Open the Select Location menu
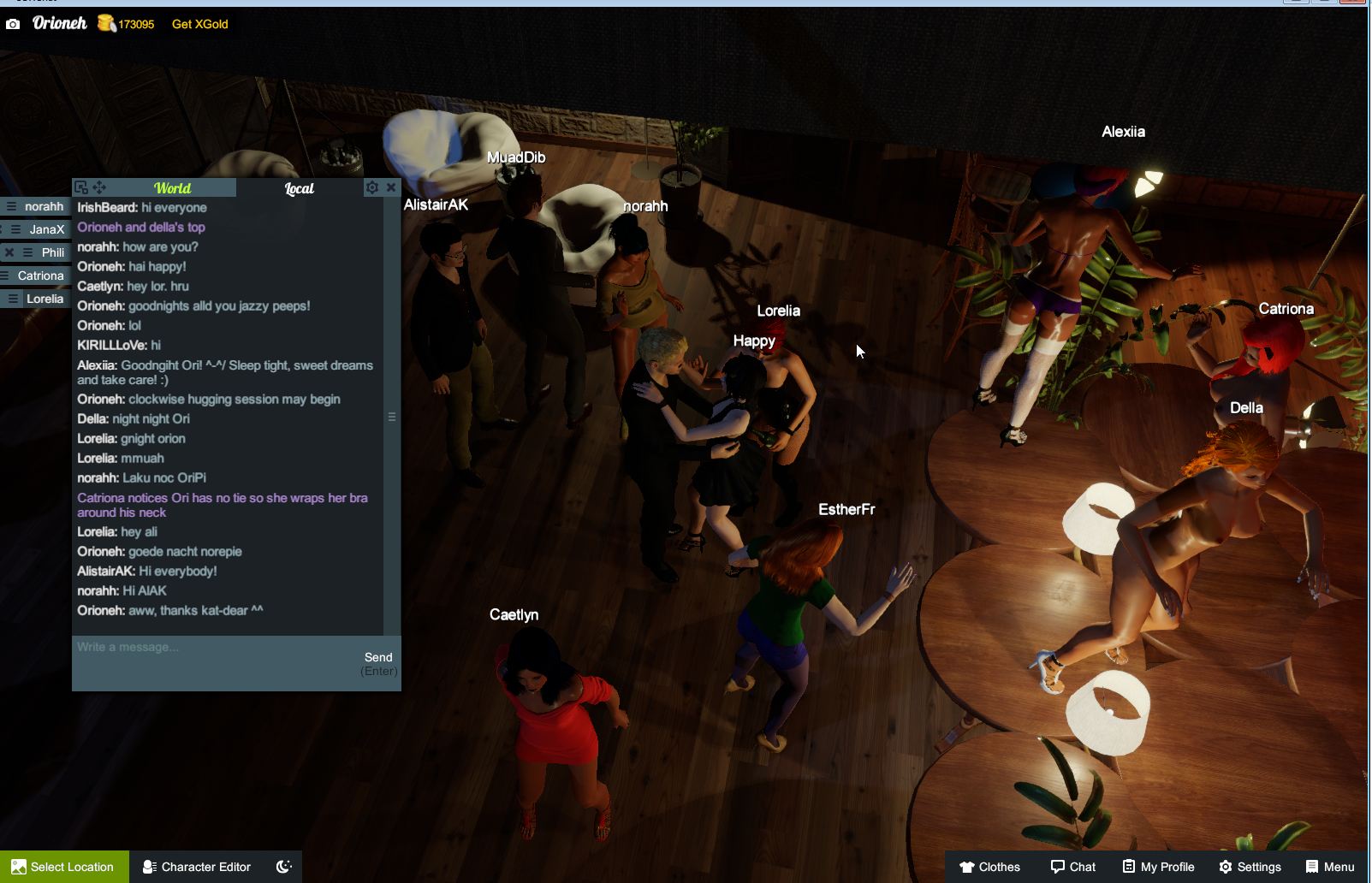The height and width of the screenshot is (883, 1372). point(64,867)
